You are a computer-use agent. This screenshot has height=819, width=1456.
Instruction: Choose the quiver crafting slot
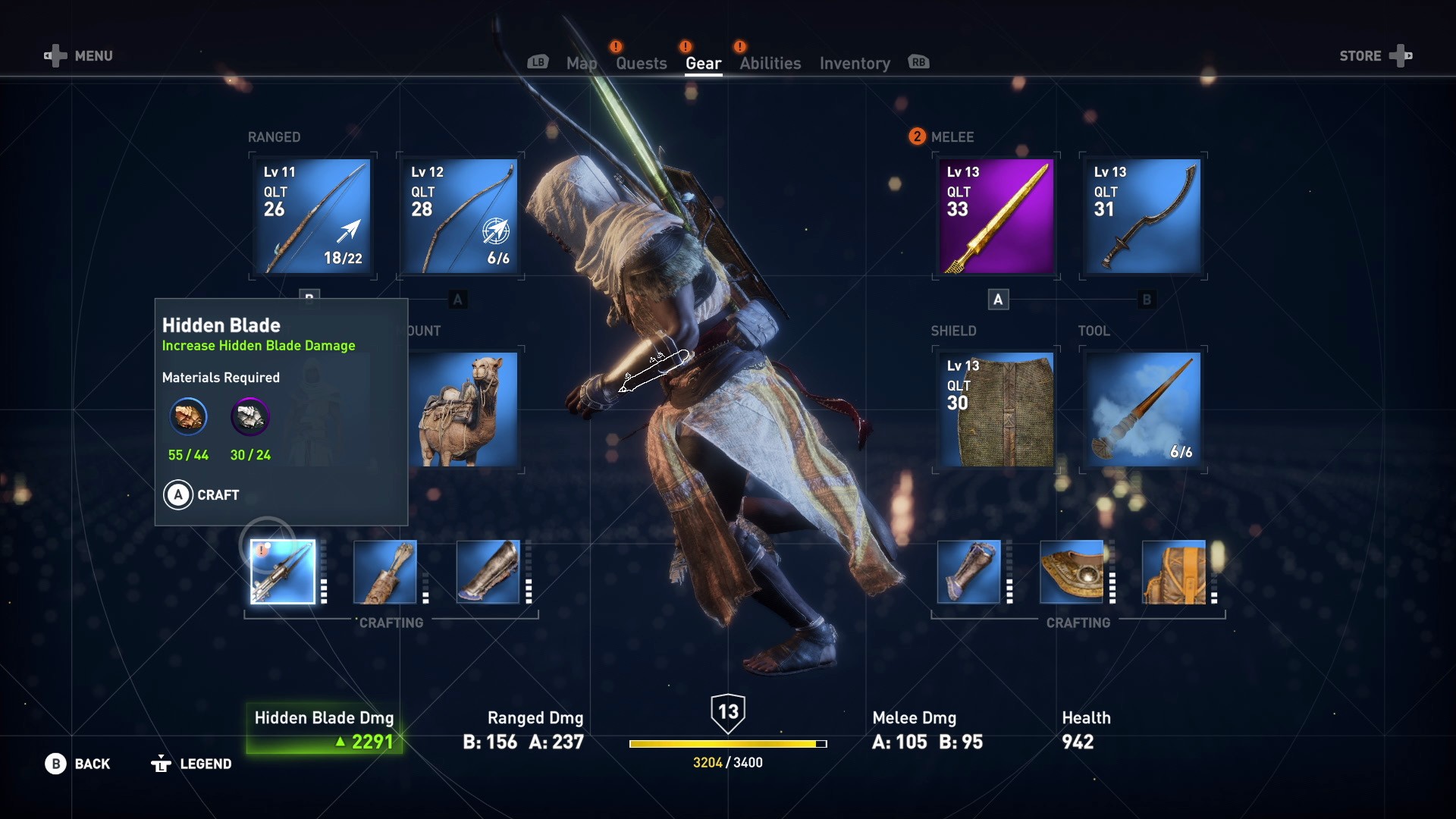pyautogui.click(x=385, y=572)
